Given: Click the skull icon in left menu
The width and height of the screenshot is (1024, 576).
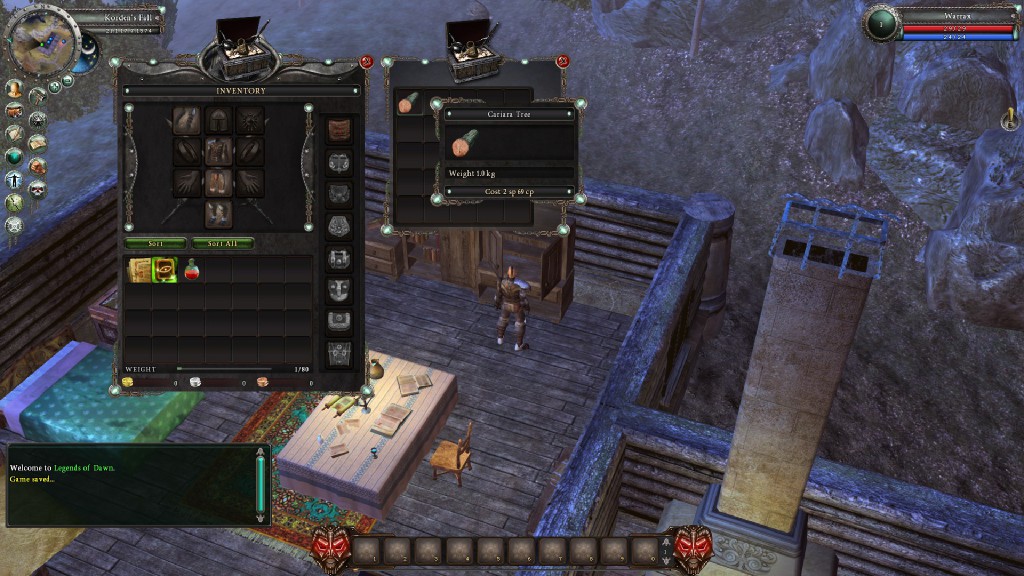Looking at the screenshot, I should point(38,189).
